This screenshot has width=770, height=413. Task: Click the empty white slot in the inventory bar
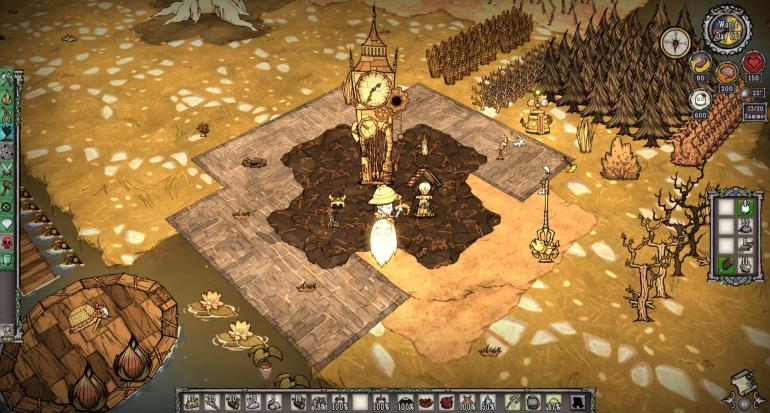(359, 402)
